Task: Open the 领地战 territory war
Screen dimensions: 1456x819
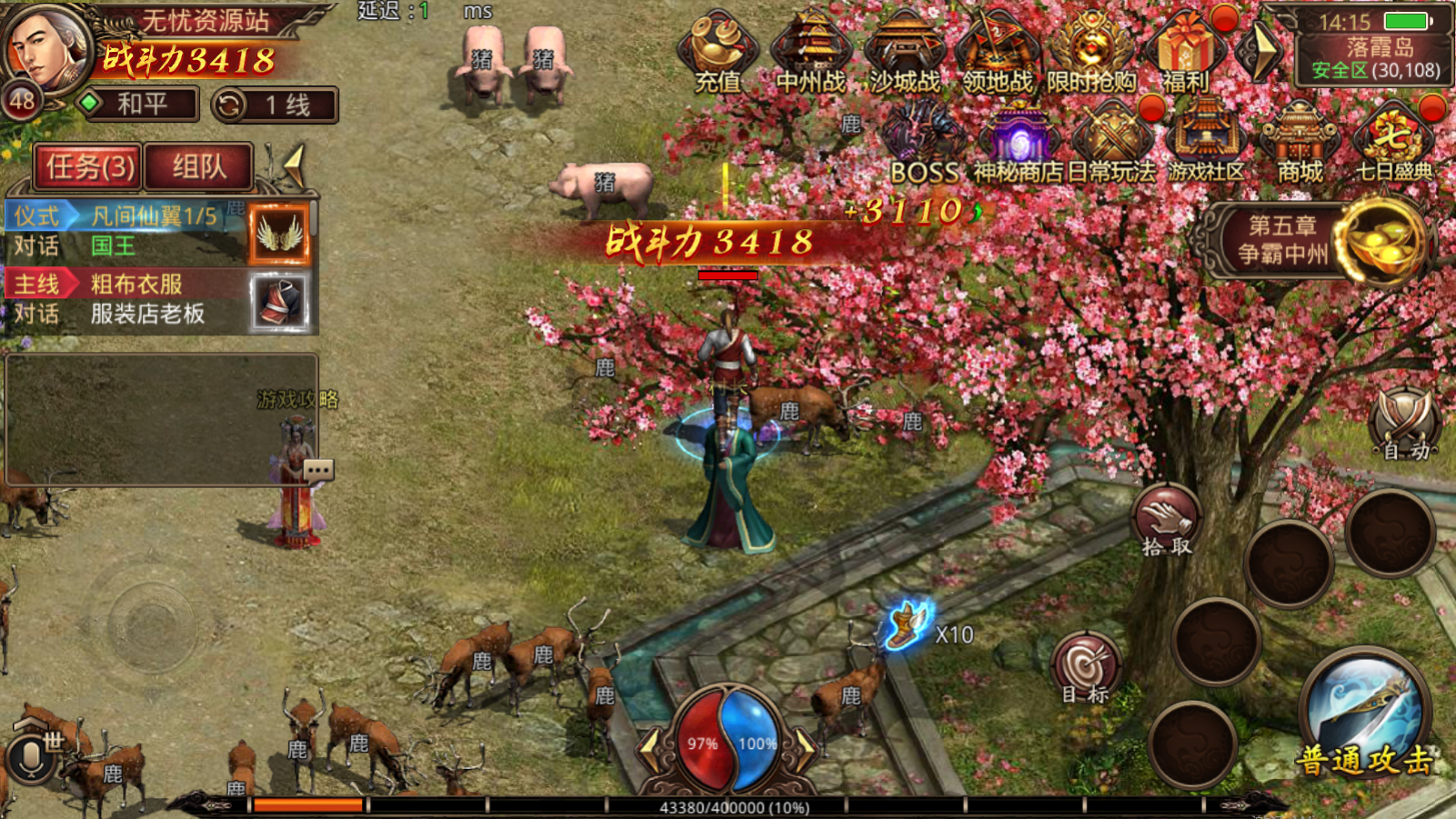Action: point(998,52)
